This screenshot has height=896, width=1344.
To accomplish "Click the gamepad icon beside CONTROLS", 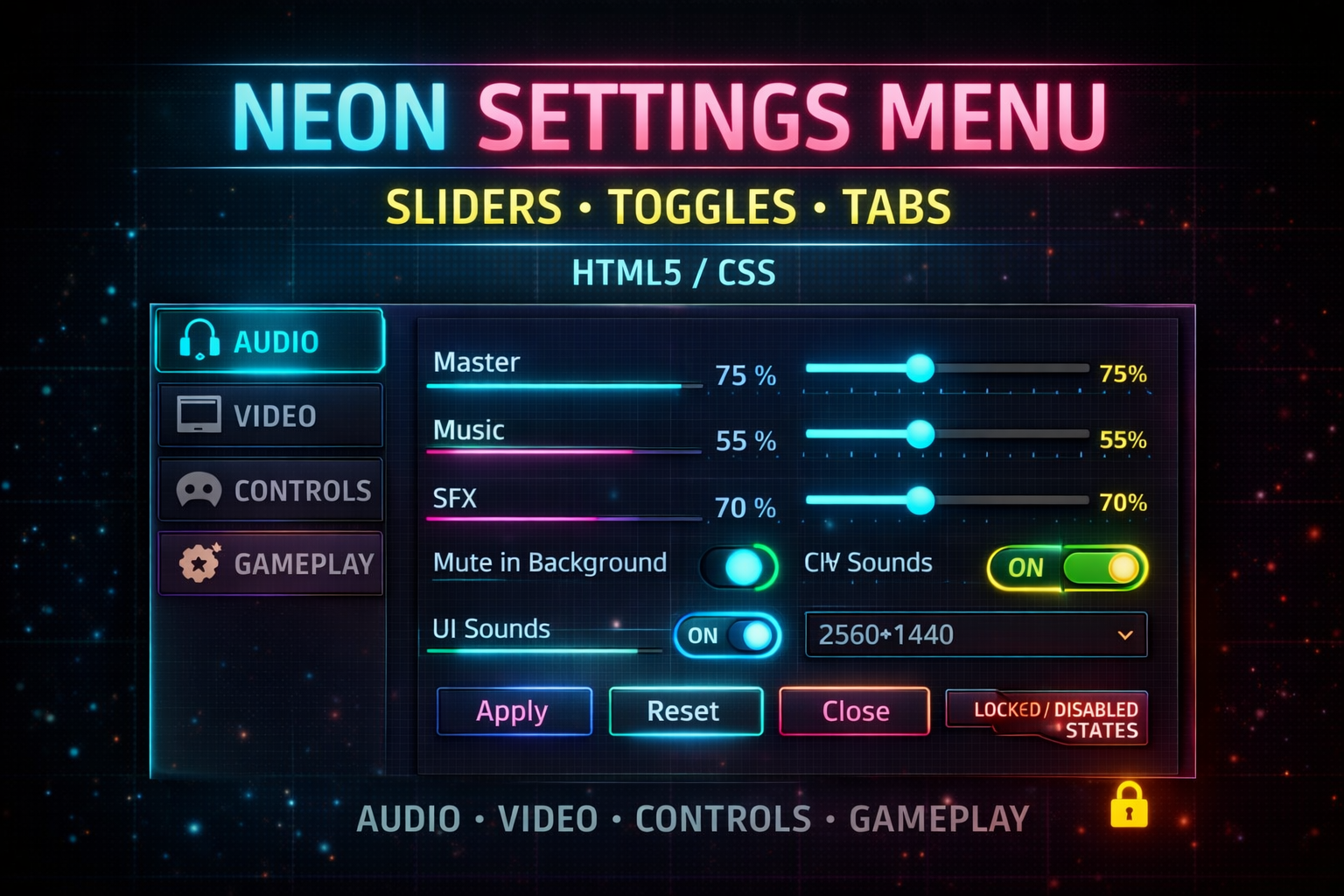I will tap(198, 490).
